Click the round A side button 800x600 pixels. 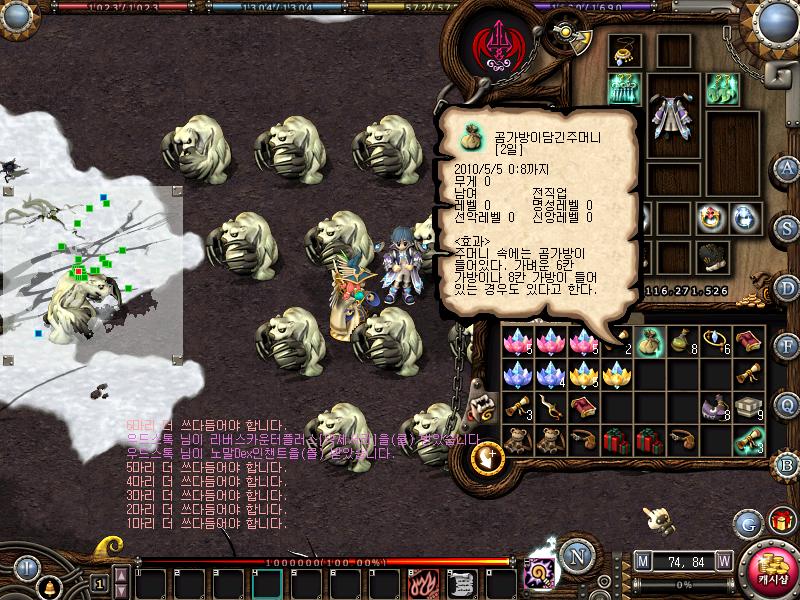click(x=787, y=168)
